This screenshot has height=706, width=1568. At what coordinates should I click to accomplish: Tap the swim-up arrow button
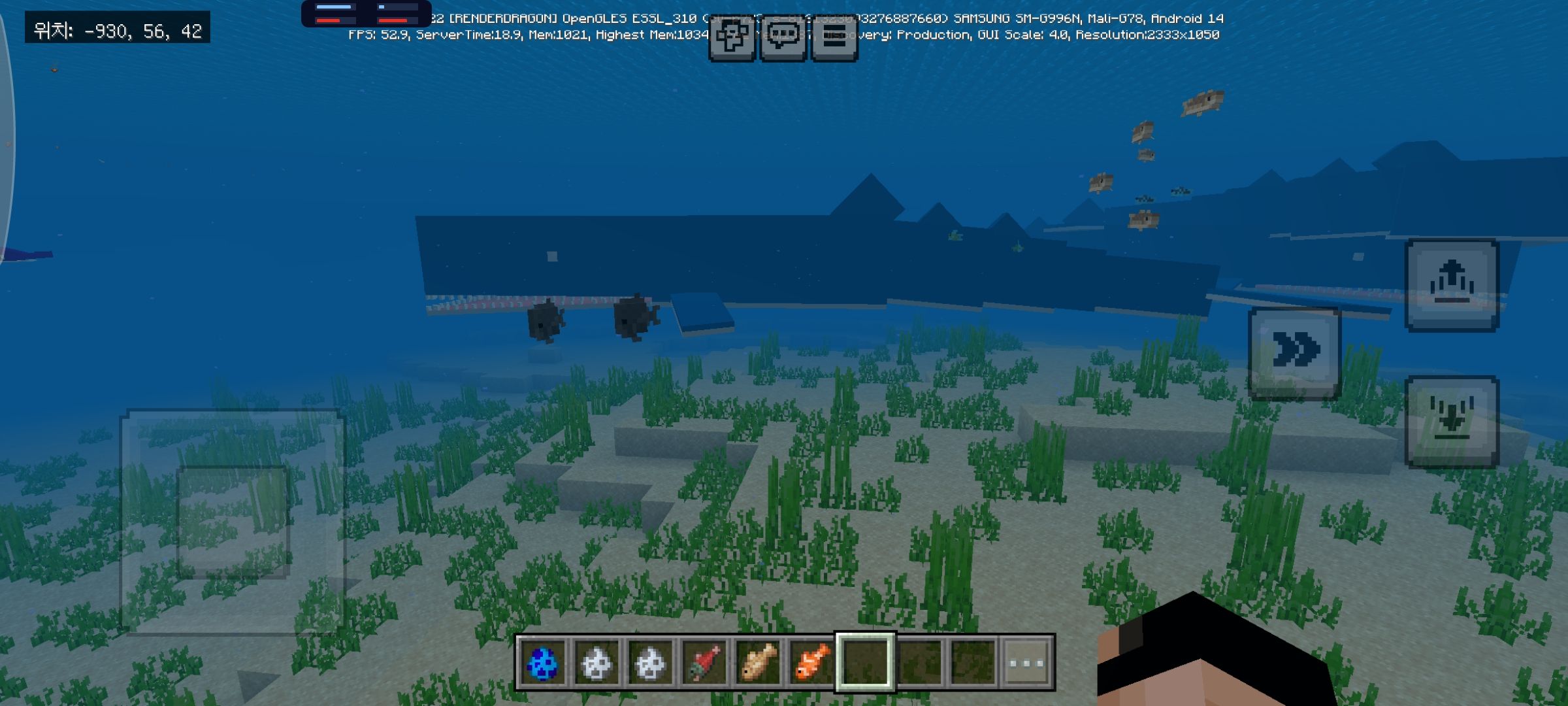click(x=1452, y=286)
